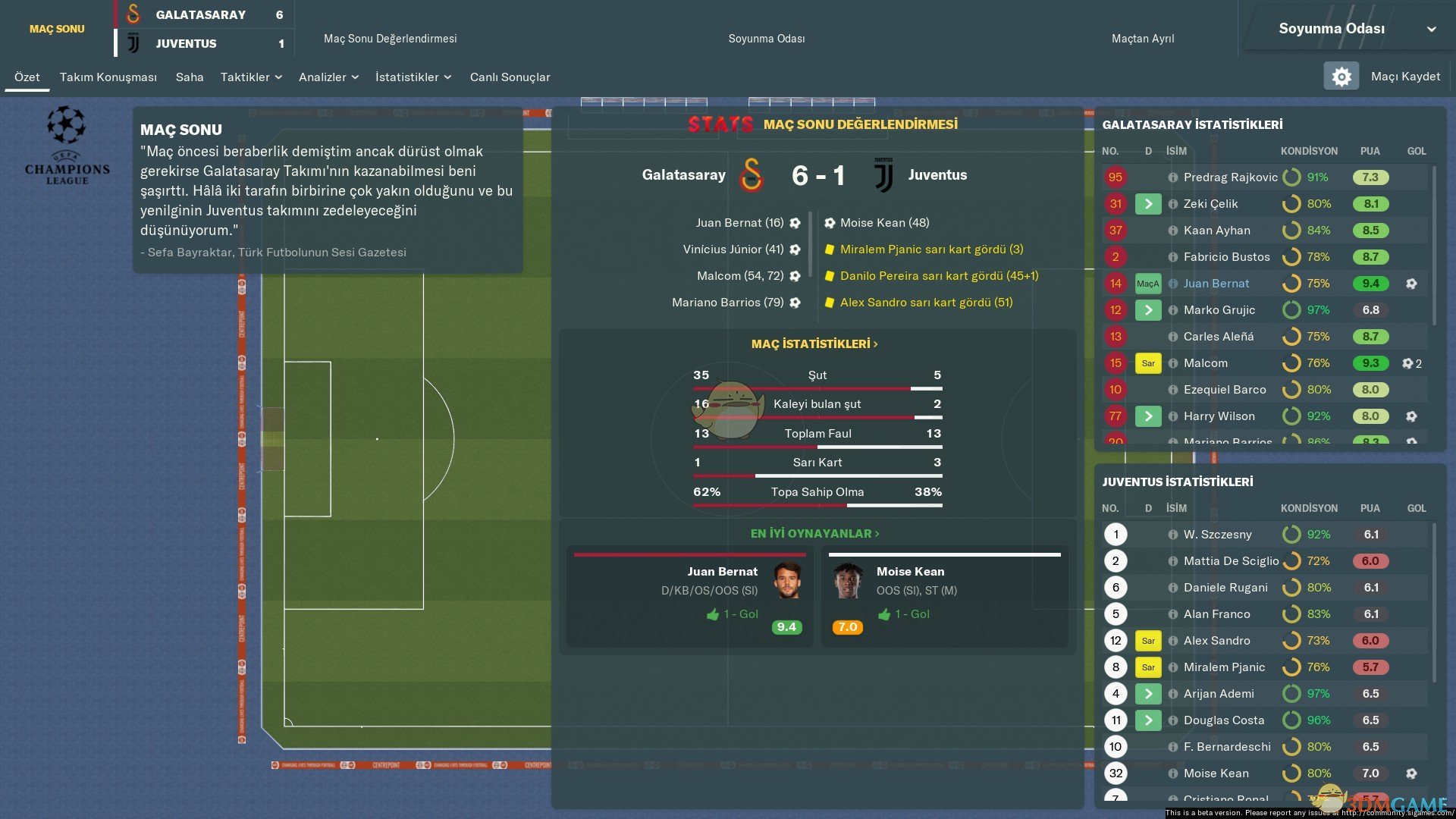This screenshot has height=819, width=1456.
Task: Select Predrag Rajkovic's player row
Action: 1230,177
